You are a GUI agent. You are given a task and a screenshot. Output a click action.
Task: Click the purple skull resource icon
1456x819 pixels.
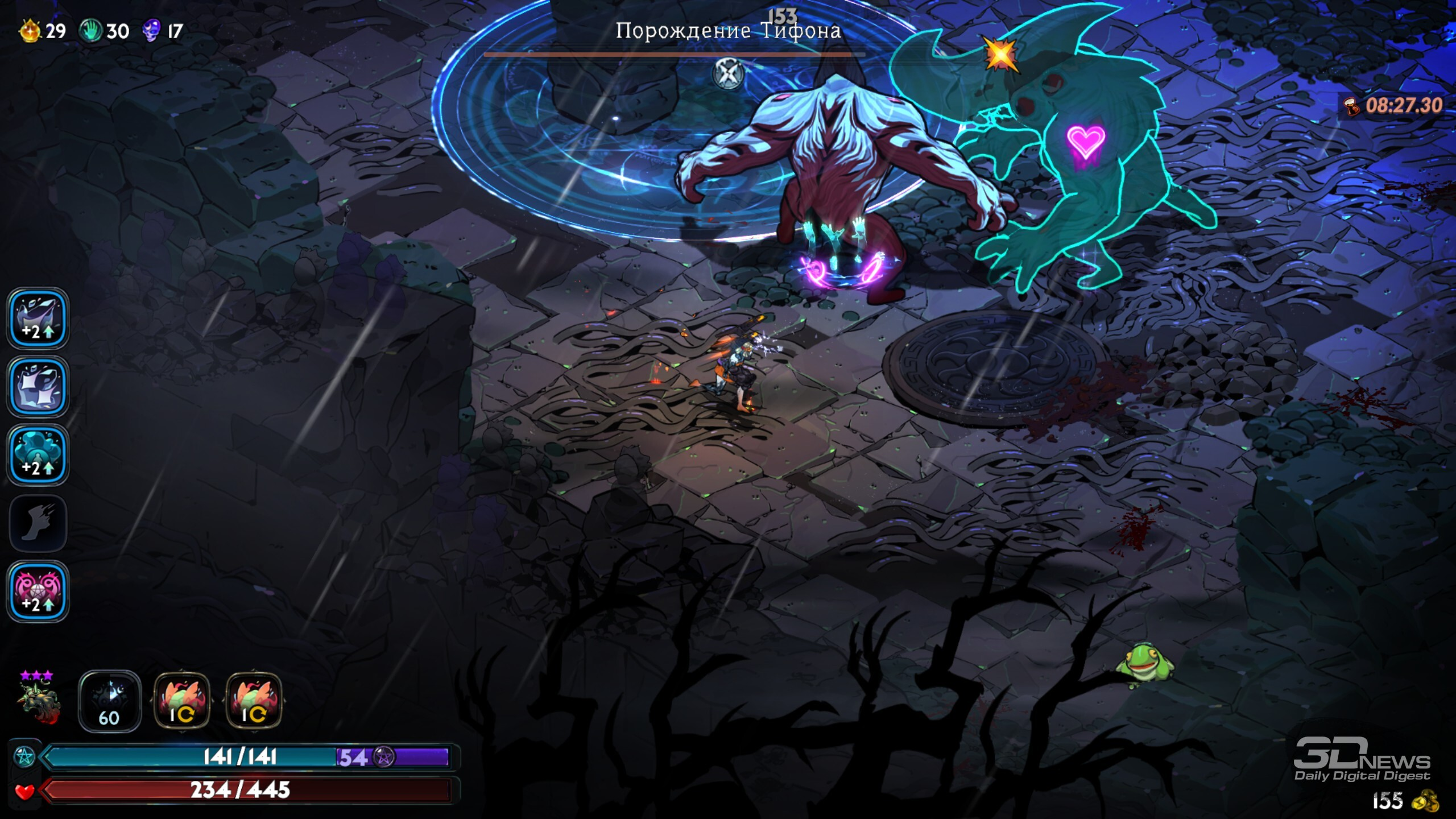pos(151,31)
